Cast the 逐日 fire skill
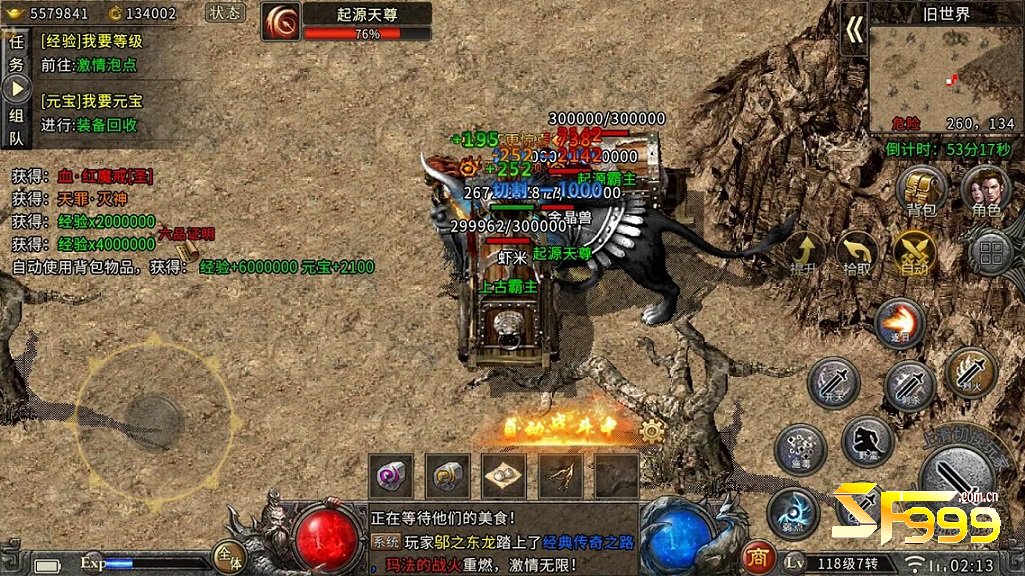This screenshot has width=1025, height=576. 898,322
